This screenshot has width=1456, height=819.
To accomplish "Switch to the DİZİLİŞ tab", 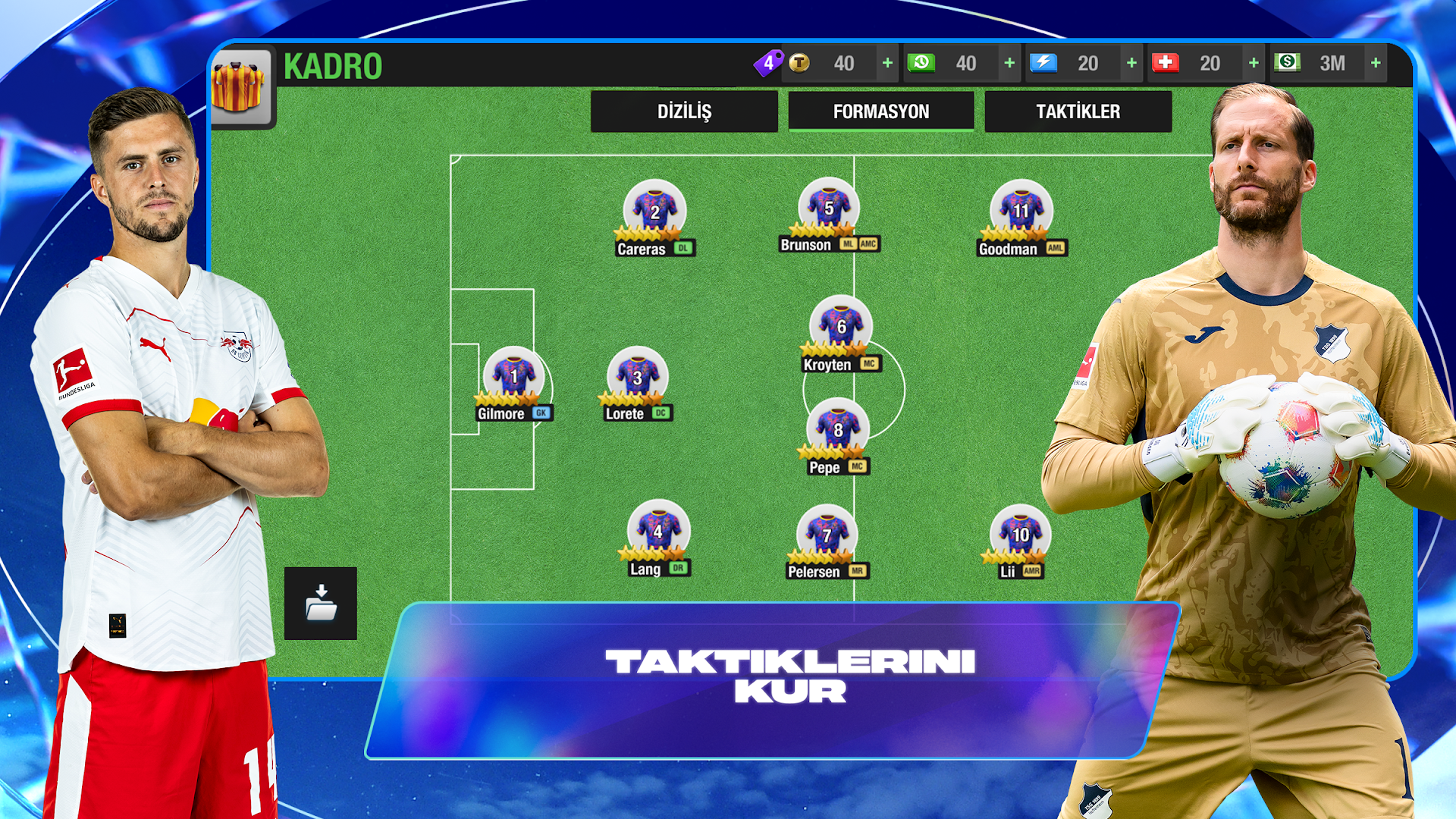I will point(684,111).
